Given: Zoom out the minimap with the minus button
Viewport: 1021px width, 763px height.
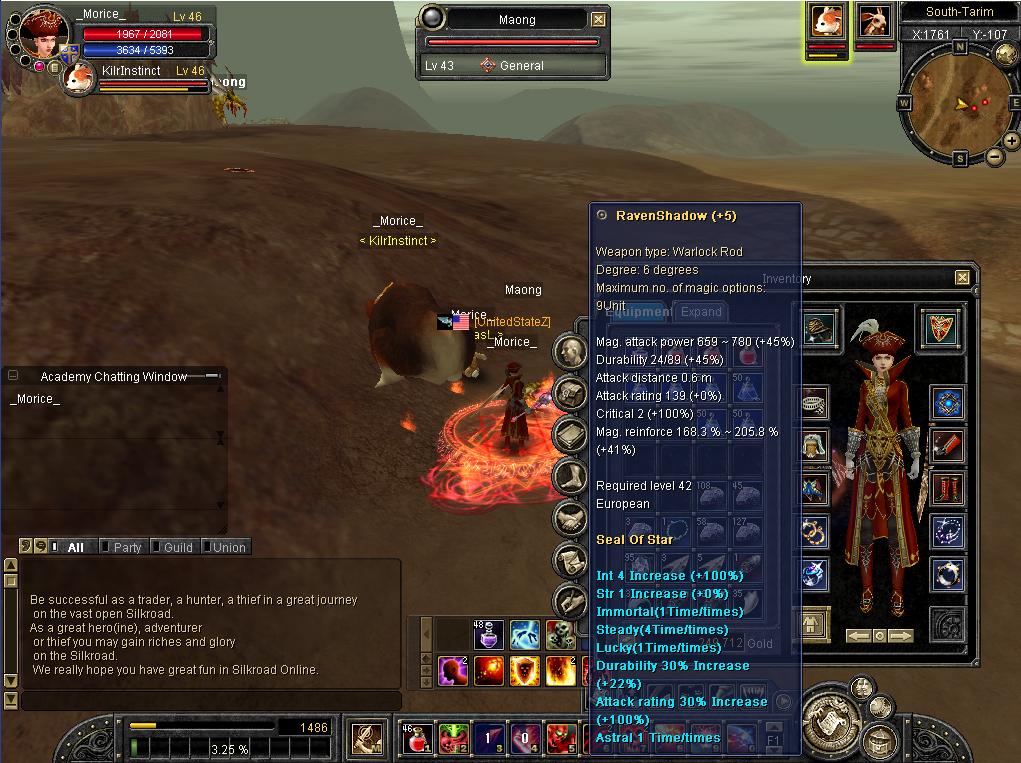Looking at the screenshot, I should pos(996,157).
